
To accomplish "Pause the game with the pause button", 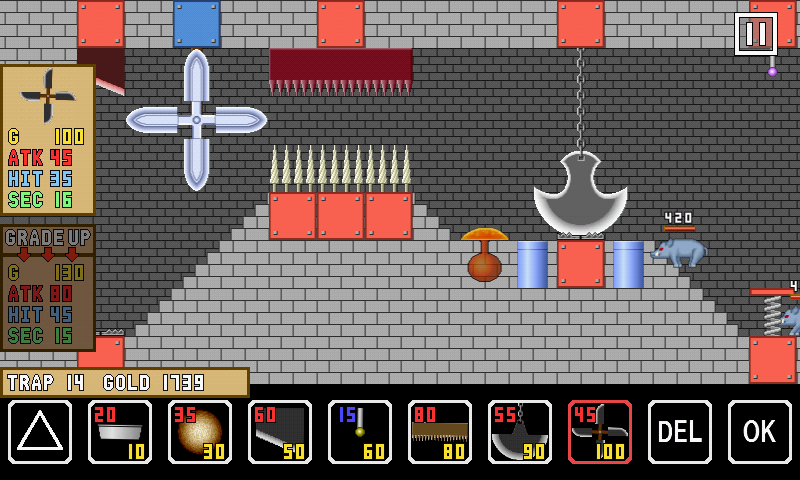I will [x=756, y=34].
